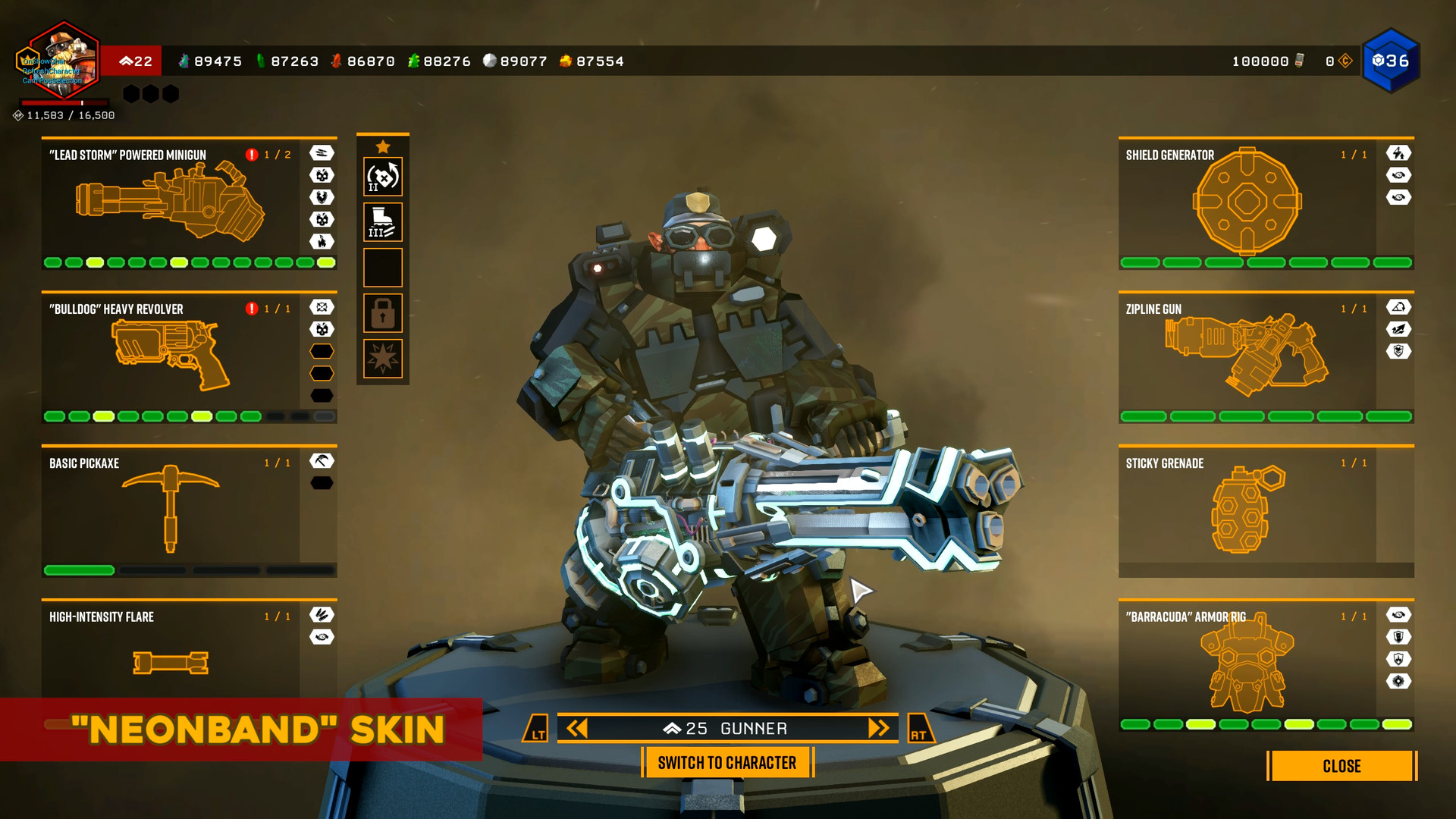Click the right double-arrow to cycle to next class

pos(880,728)
